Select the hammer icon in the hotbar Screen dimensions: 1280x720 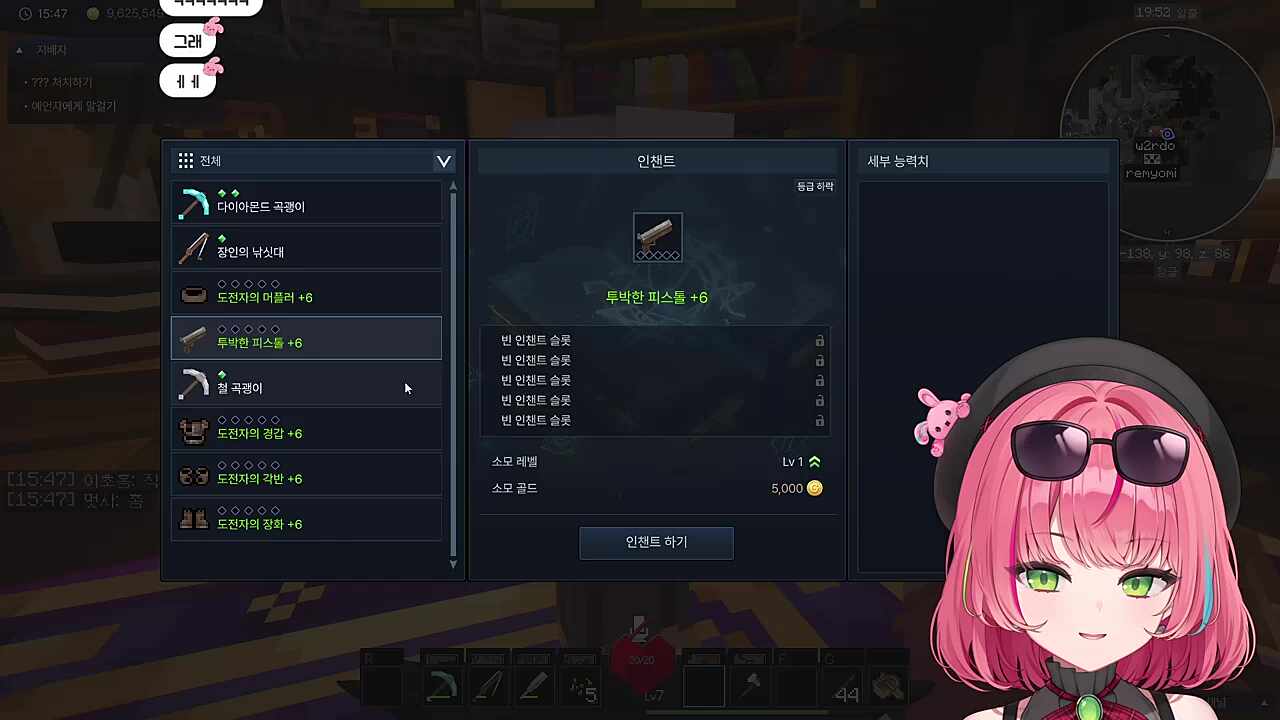pos(752,685)
